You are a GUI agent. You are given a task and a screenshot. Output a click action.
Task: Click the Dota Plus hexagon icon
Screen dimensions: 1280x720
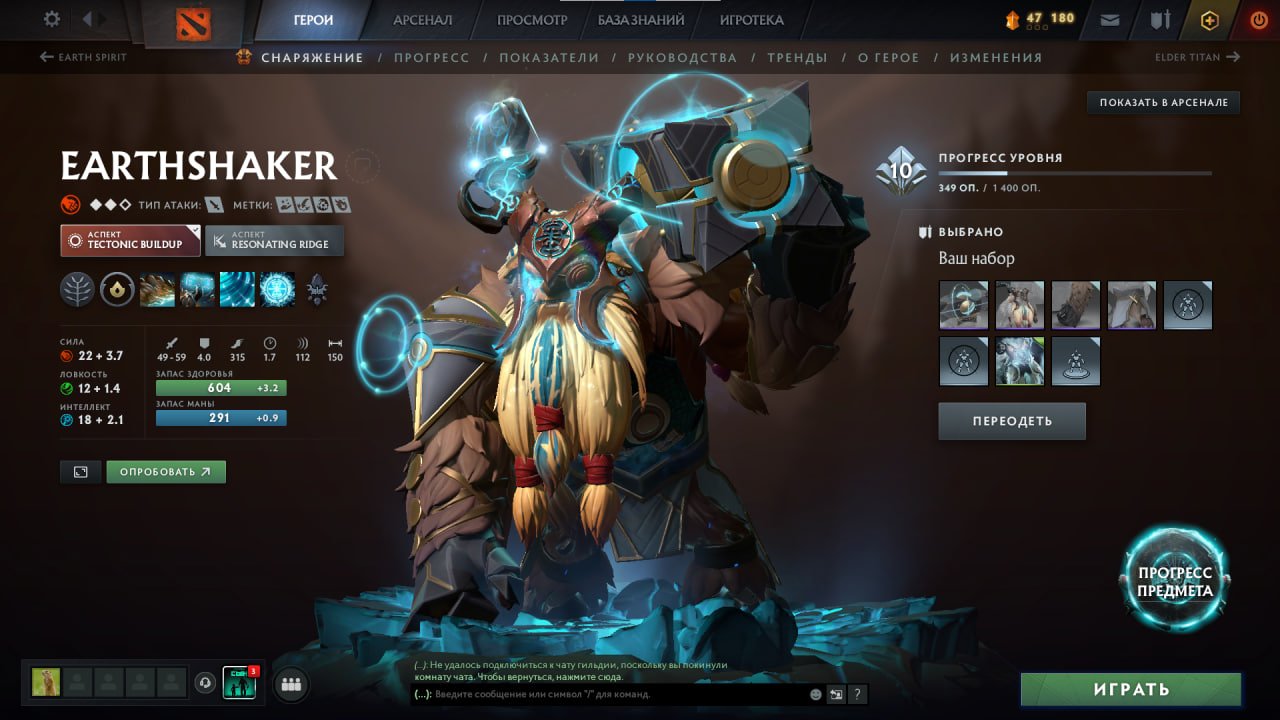coord(1209,19)
